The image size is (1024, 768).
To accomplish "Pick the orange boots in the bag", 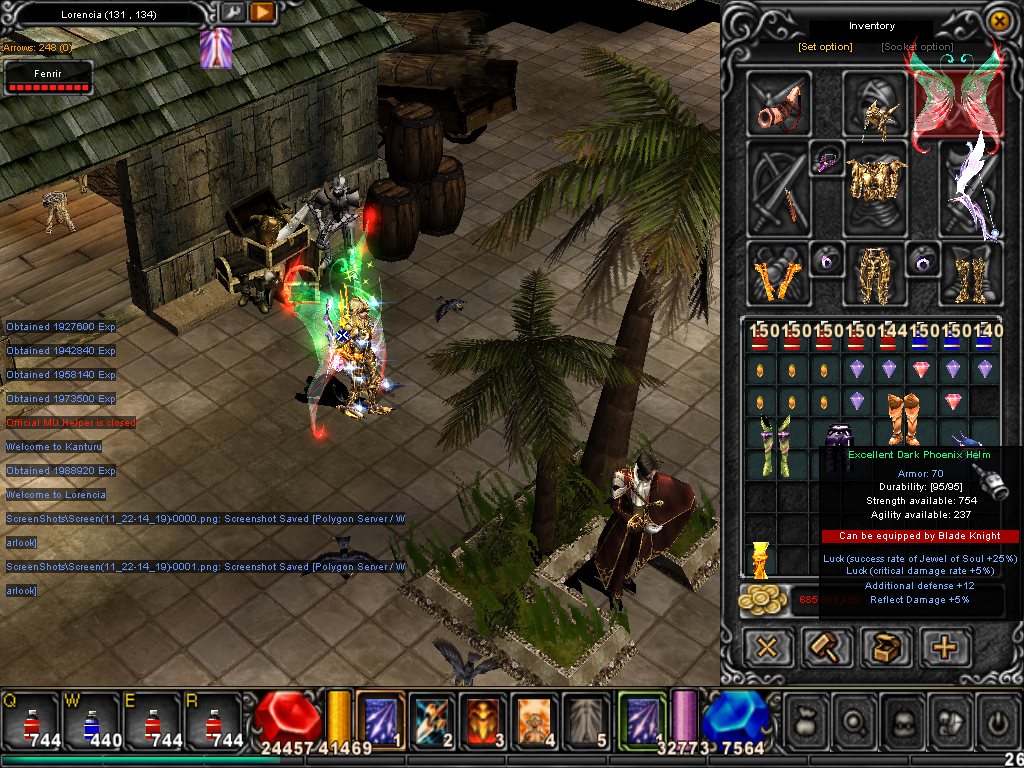I will click(905, 416).
